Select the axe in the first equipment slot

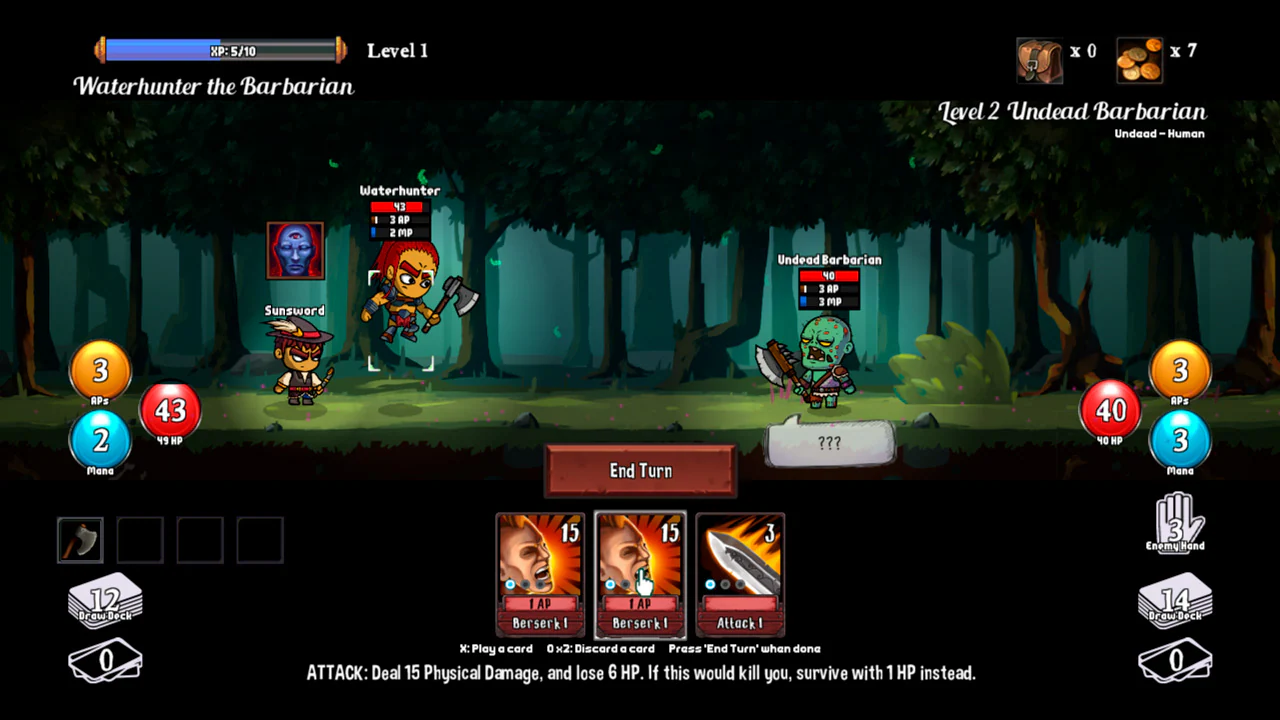click(80, 539)
